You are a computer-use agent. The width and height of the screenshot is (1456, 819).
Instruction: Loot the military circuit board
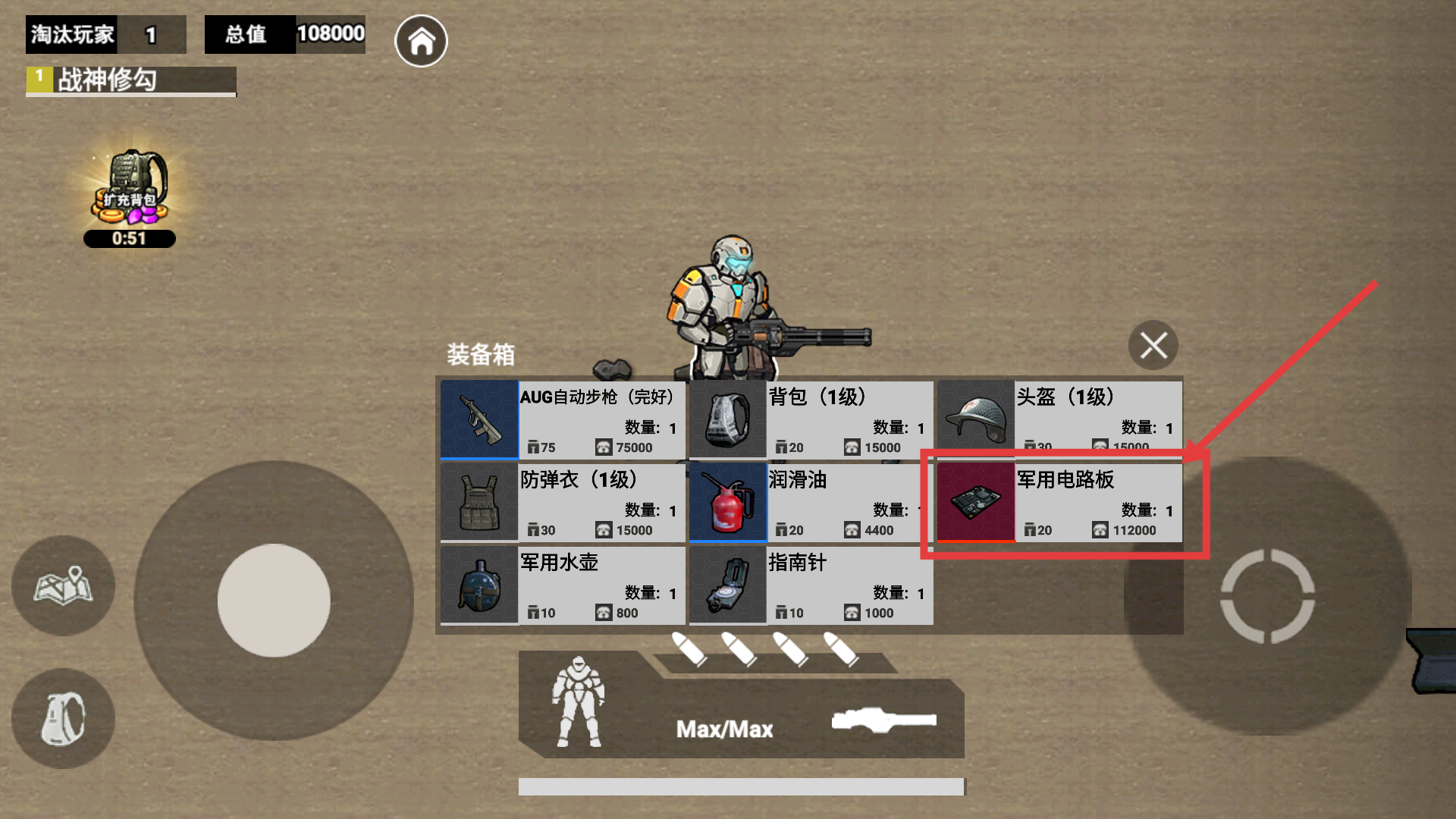pos(1059,502)
